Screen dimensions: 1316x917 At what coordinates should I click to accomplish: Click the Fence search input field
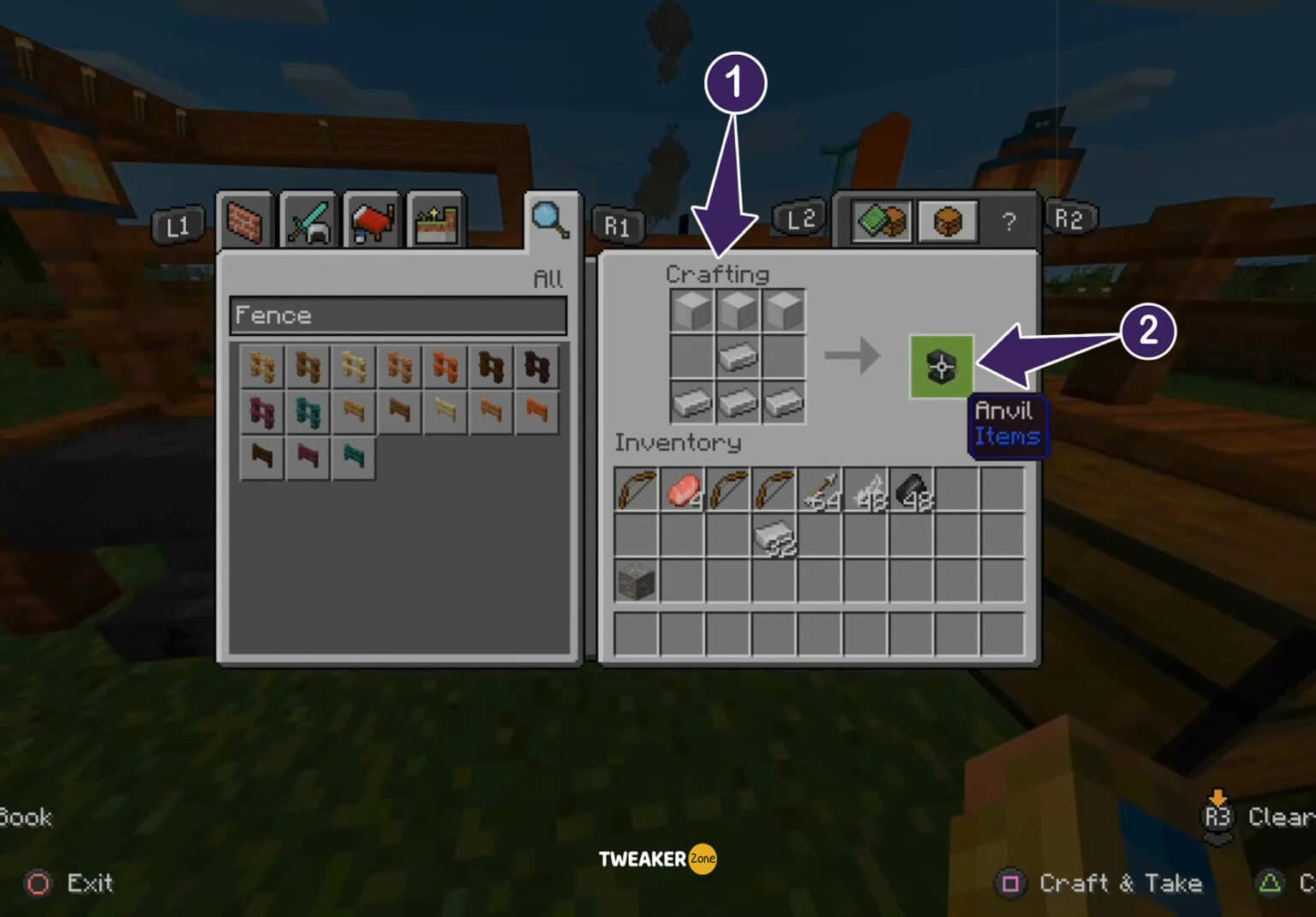click(398, 316)
